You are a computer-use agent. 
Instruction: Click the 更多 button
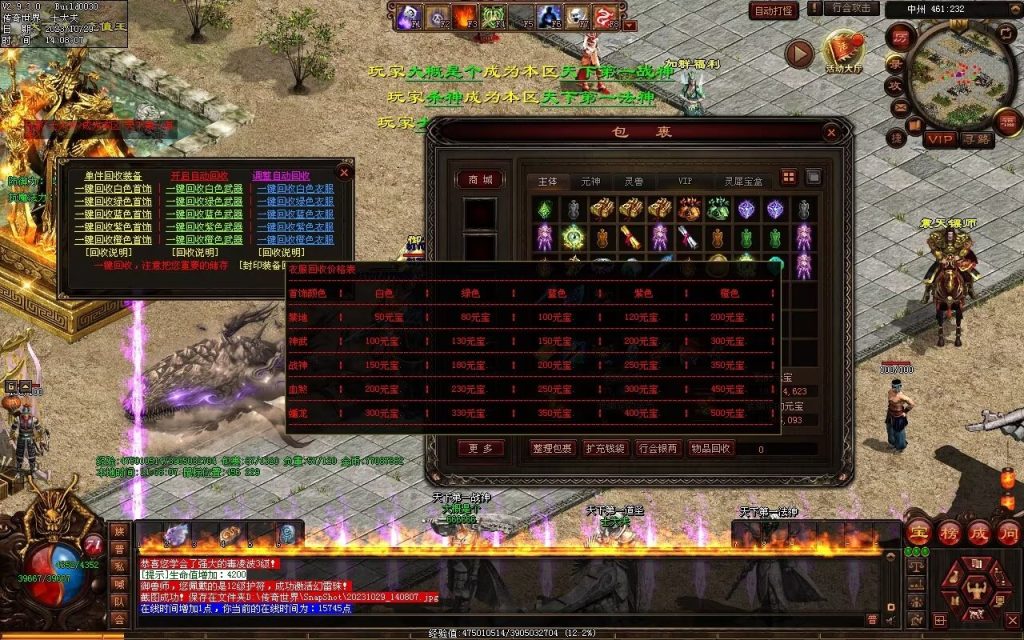[480, 449]
